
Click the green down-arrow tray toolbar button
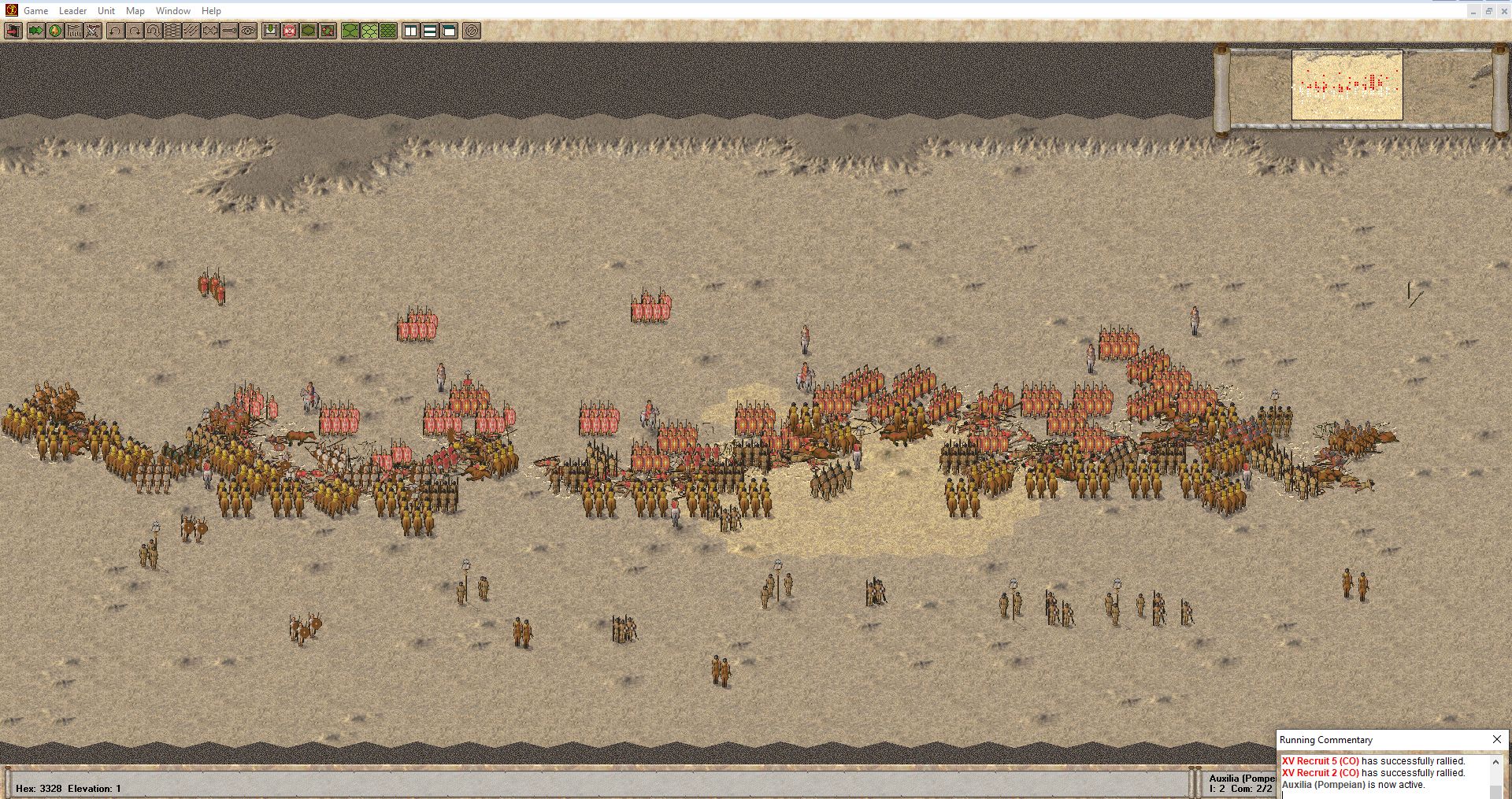270,31
